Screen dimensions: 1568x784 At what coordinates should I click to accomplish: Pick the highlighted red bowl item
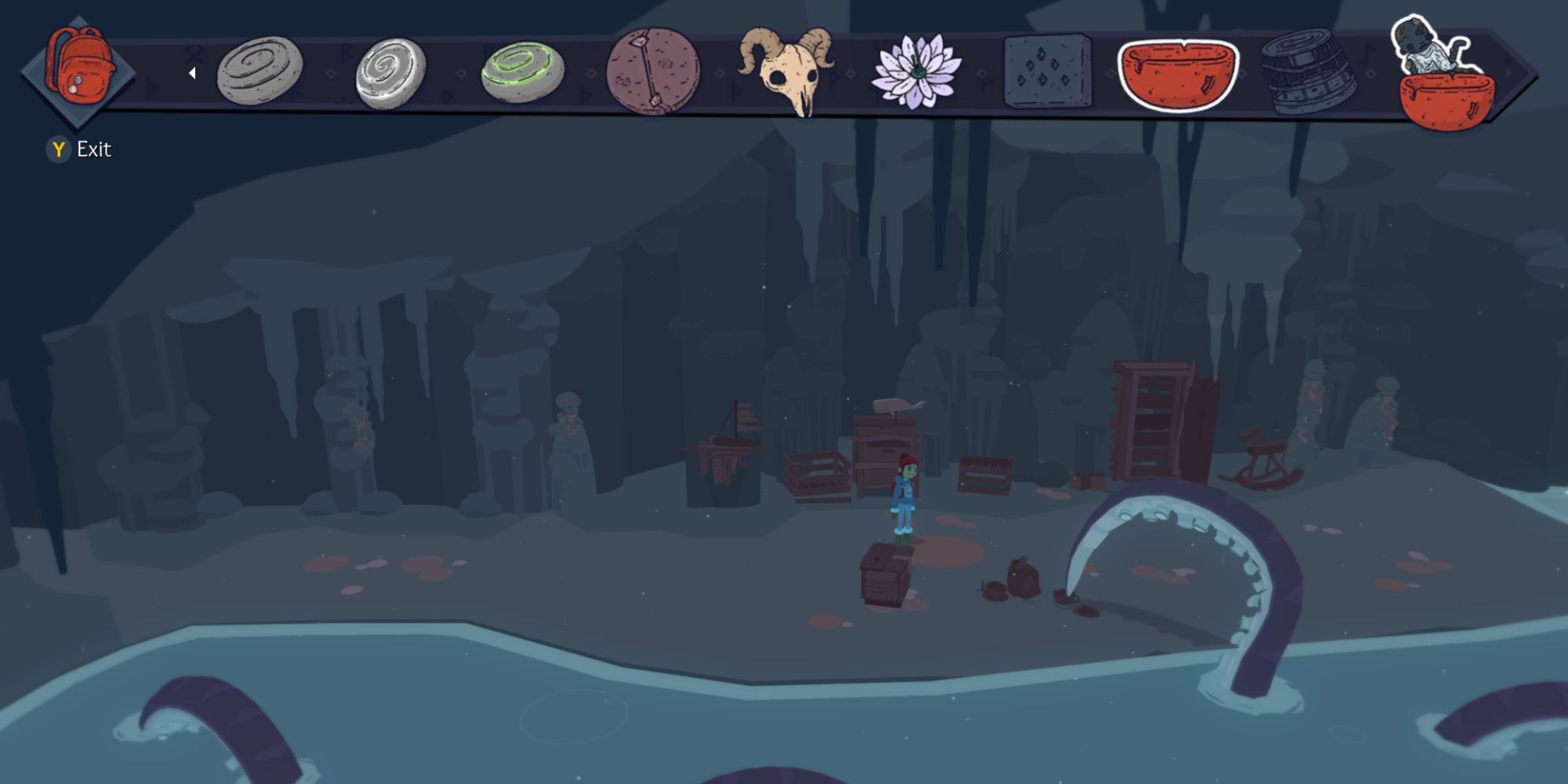click(1178, 75)
